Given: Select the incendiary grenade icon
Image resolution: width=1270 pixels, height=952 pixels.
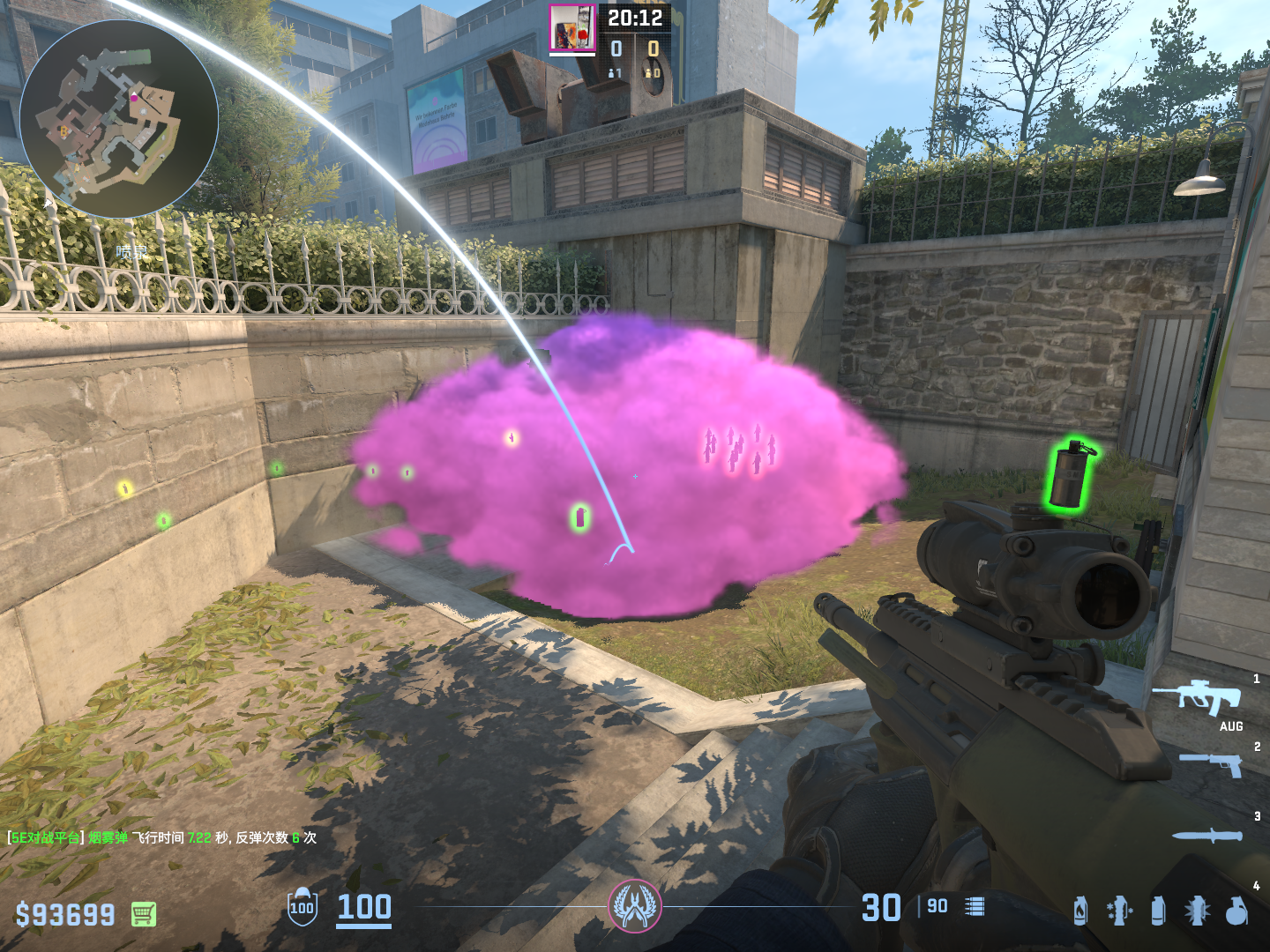Looking at the screenshot, I should point(1080,911).
